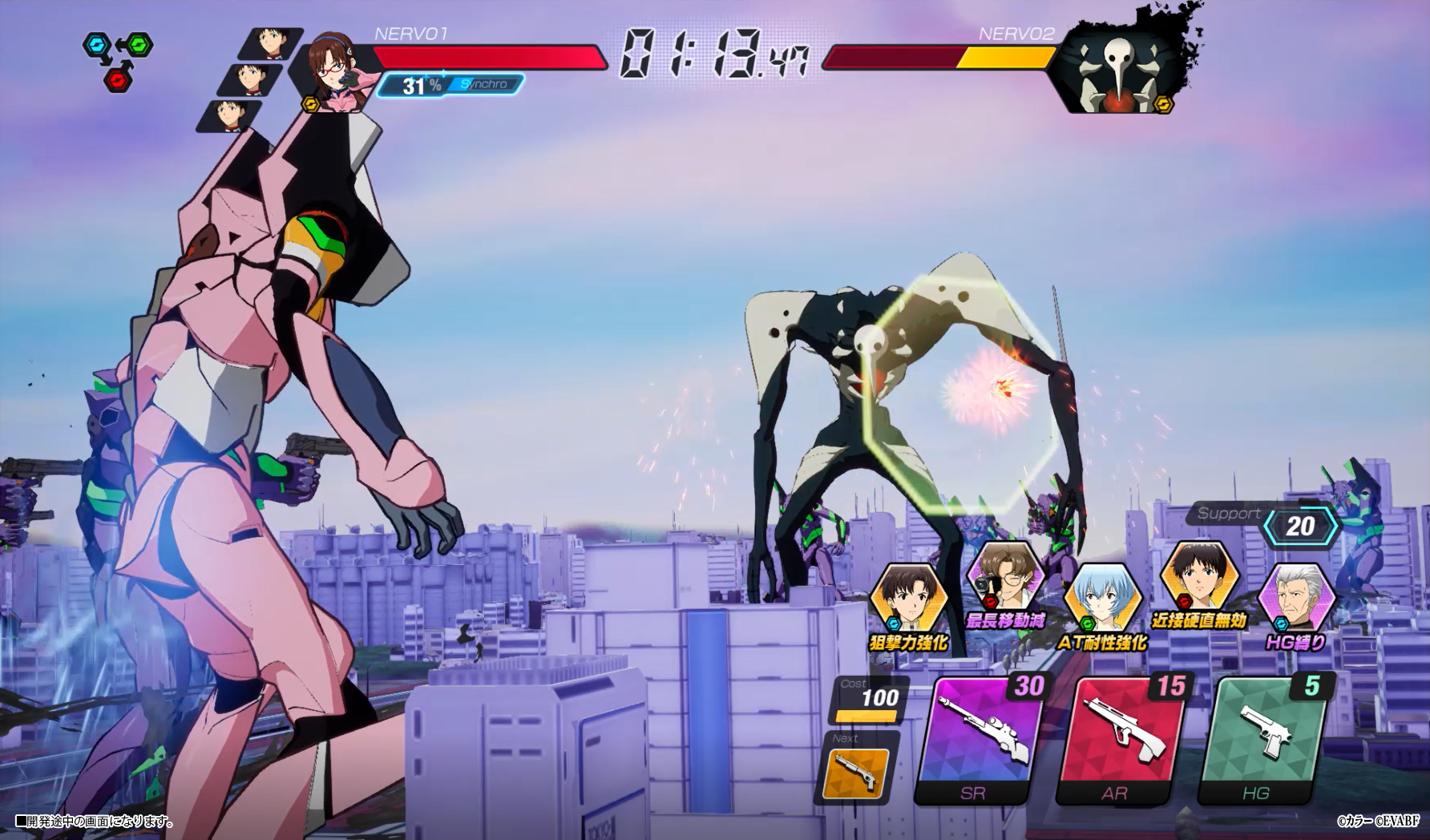The width and height of the screenshot is (1430, 840).
Task: Select the SR sniper rifle card
Action: coord(980,738)
